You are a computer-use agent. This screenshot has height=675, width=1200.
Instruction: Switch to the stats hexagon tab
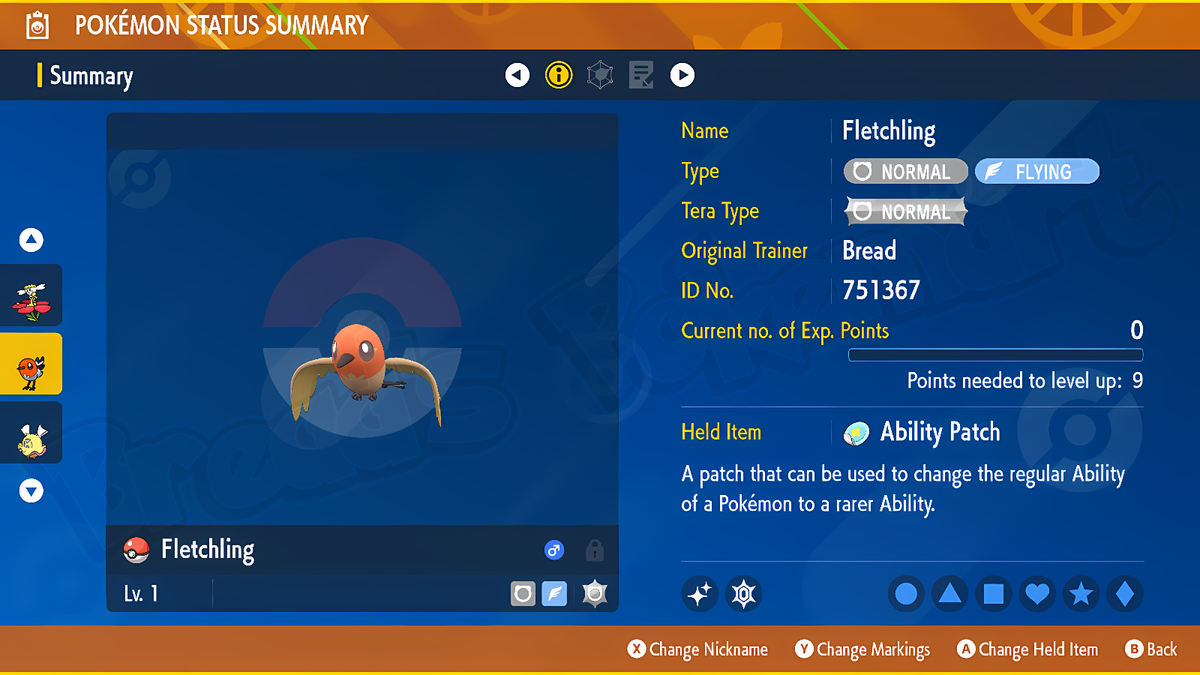tap(600, 75)
